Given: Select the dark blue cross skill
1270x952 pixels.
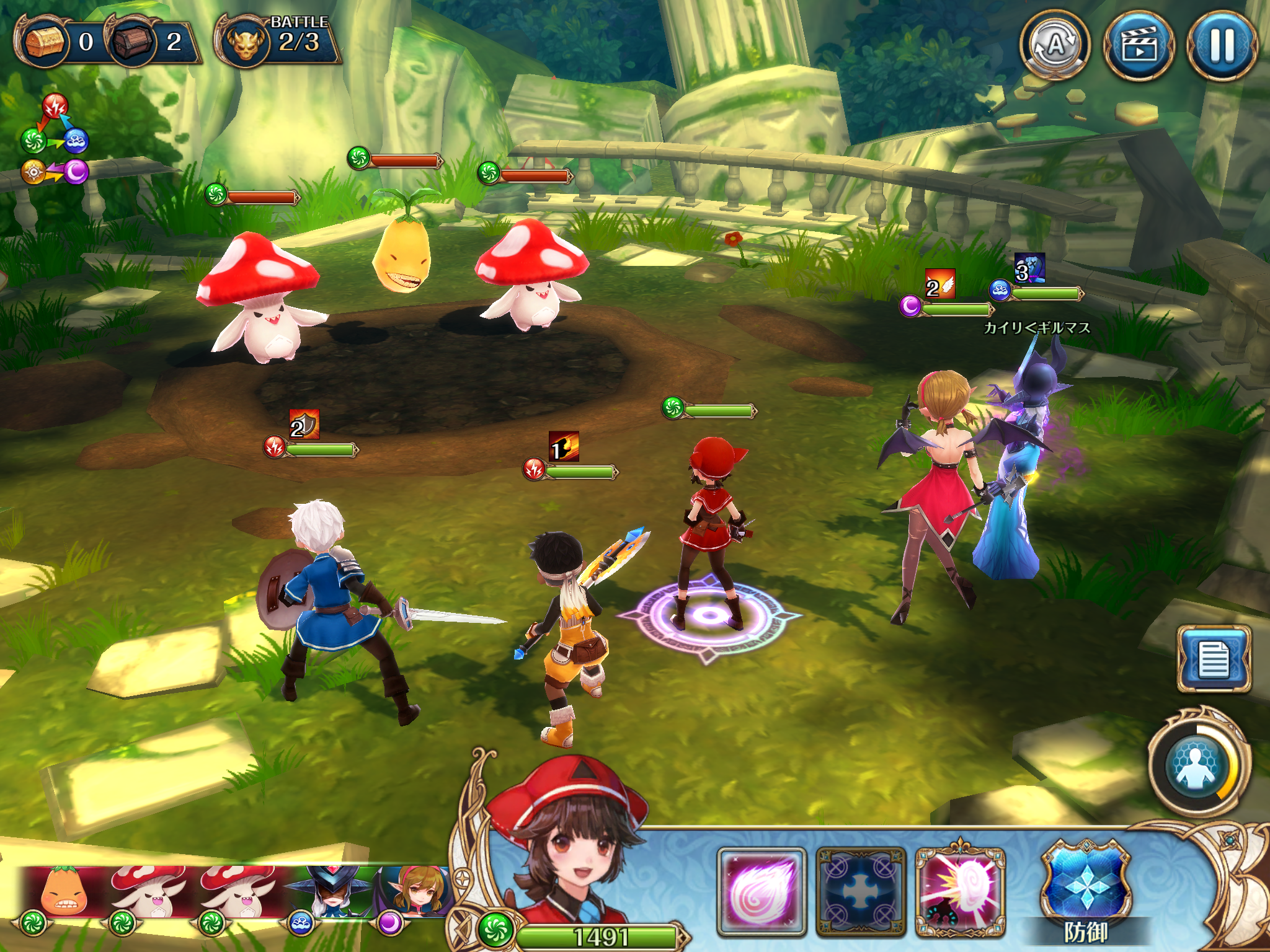Looking at the screenshot, I should pyautogui.click(x=861, y=892).
